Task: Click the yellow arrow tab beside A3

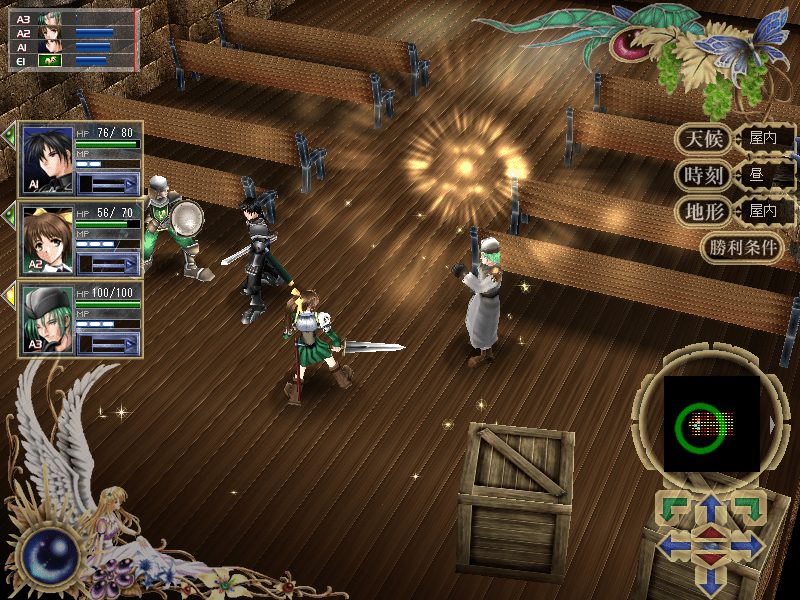Action: coord(9,293)
